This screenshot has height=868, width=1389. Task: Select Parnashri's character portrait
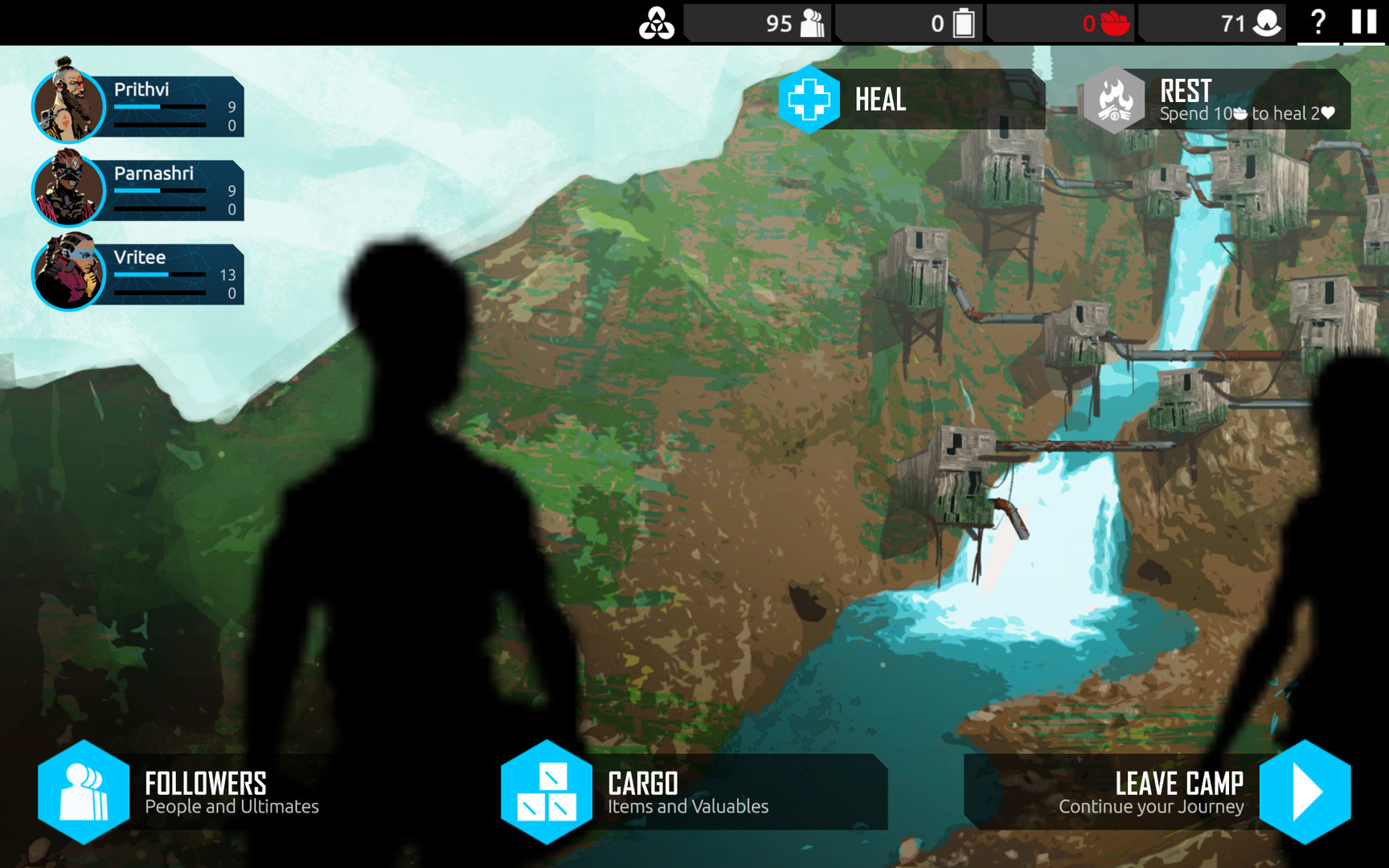[x=70, y=190]
